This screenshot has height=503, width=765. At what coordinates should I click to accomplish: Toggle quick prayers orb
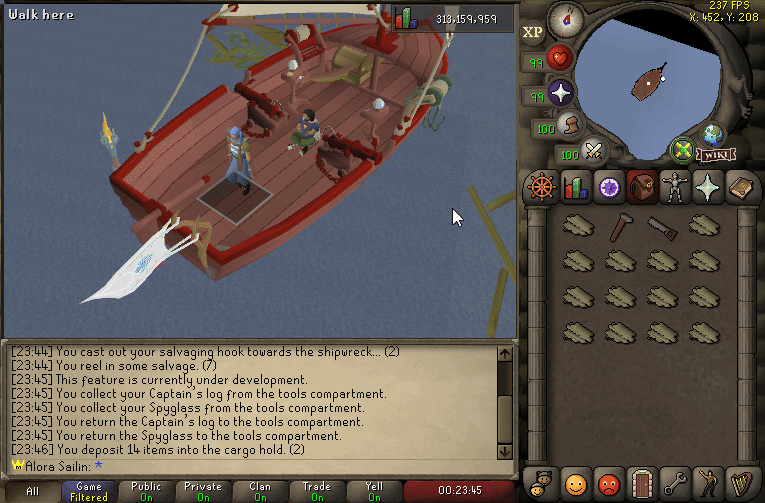pos(561,94)
